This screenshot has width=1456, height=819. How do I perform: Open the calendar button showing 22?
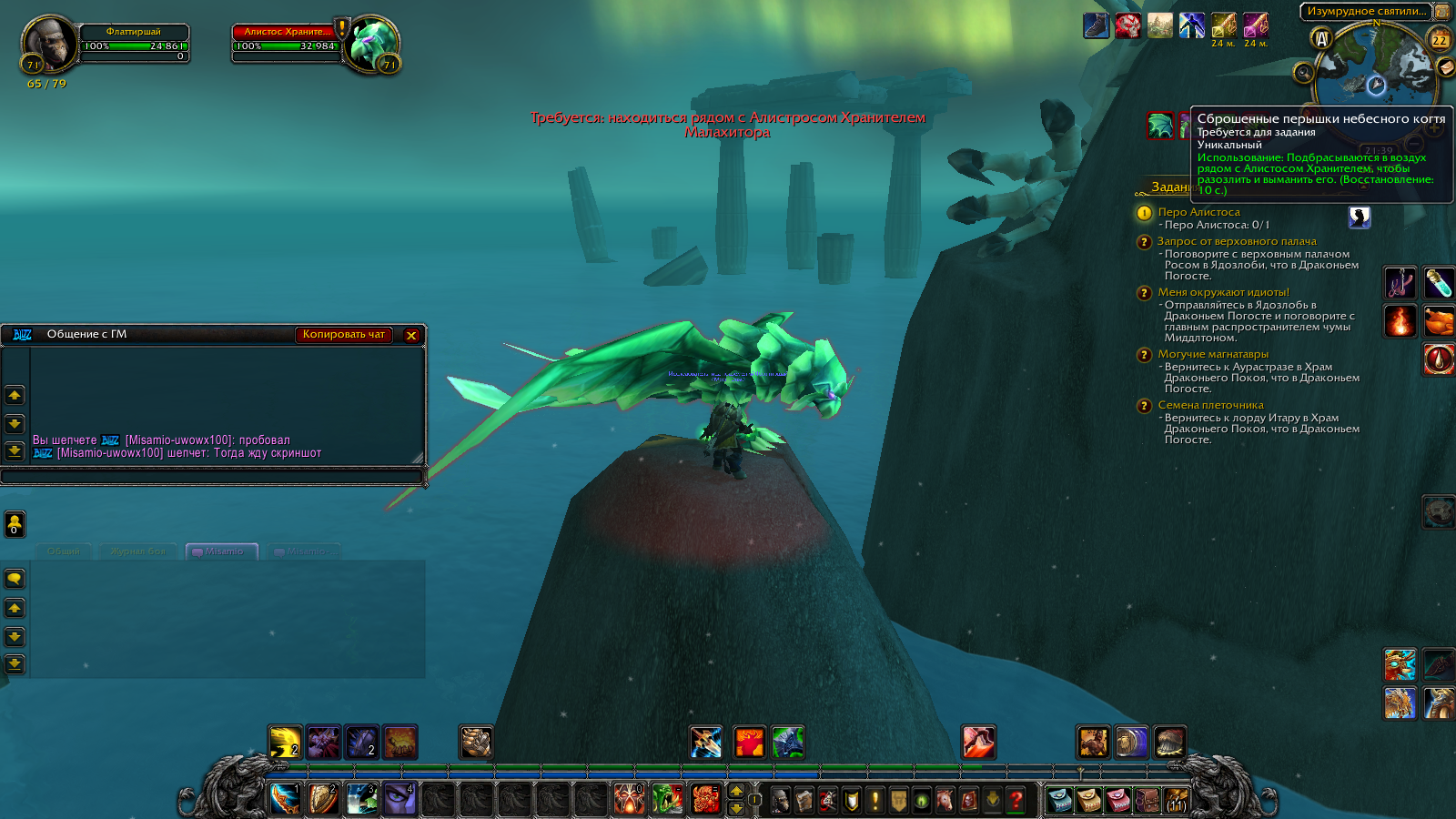[1440, 39]
